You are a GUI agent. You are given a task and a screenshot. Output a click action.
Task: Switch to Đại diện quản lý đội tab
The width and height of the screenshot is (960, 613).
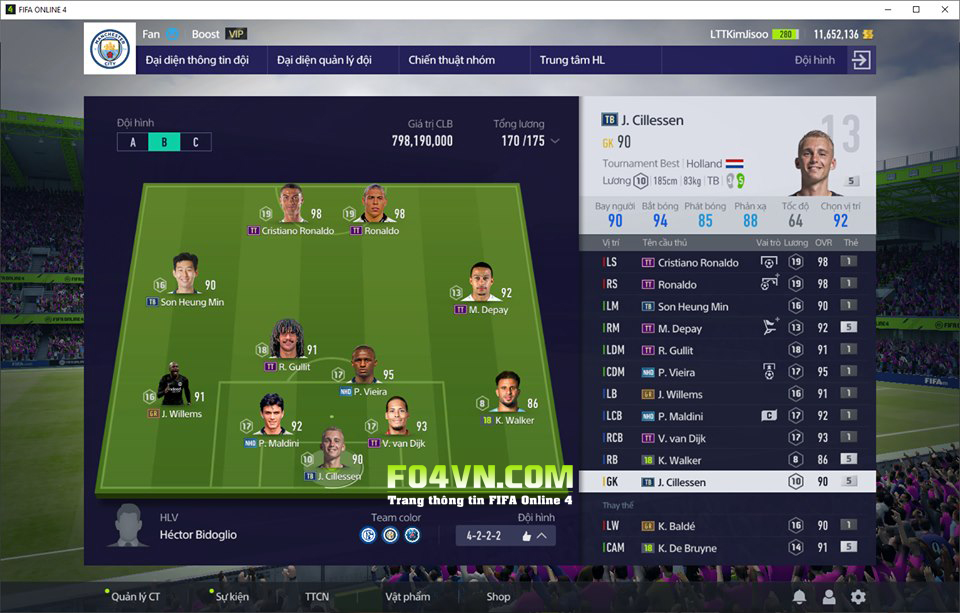point(324,60)
